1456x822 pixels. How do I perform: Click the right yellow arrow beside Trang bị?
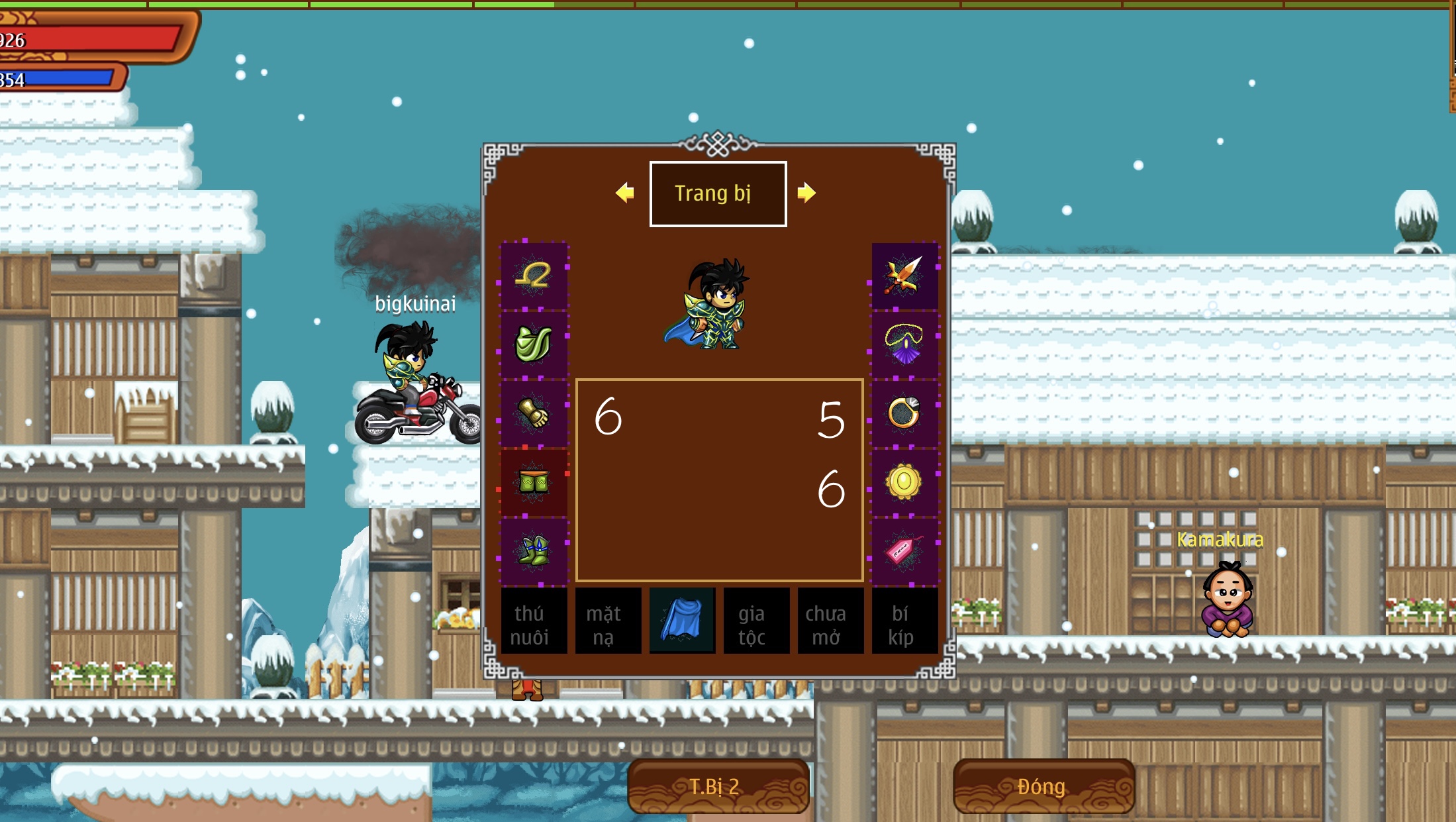(x=806, y=193)
